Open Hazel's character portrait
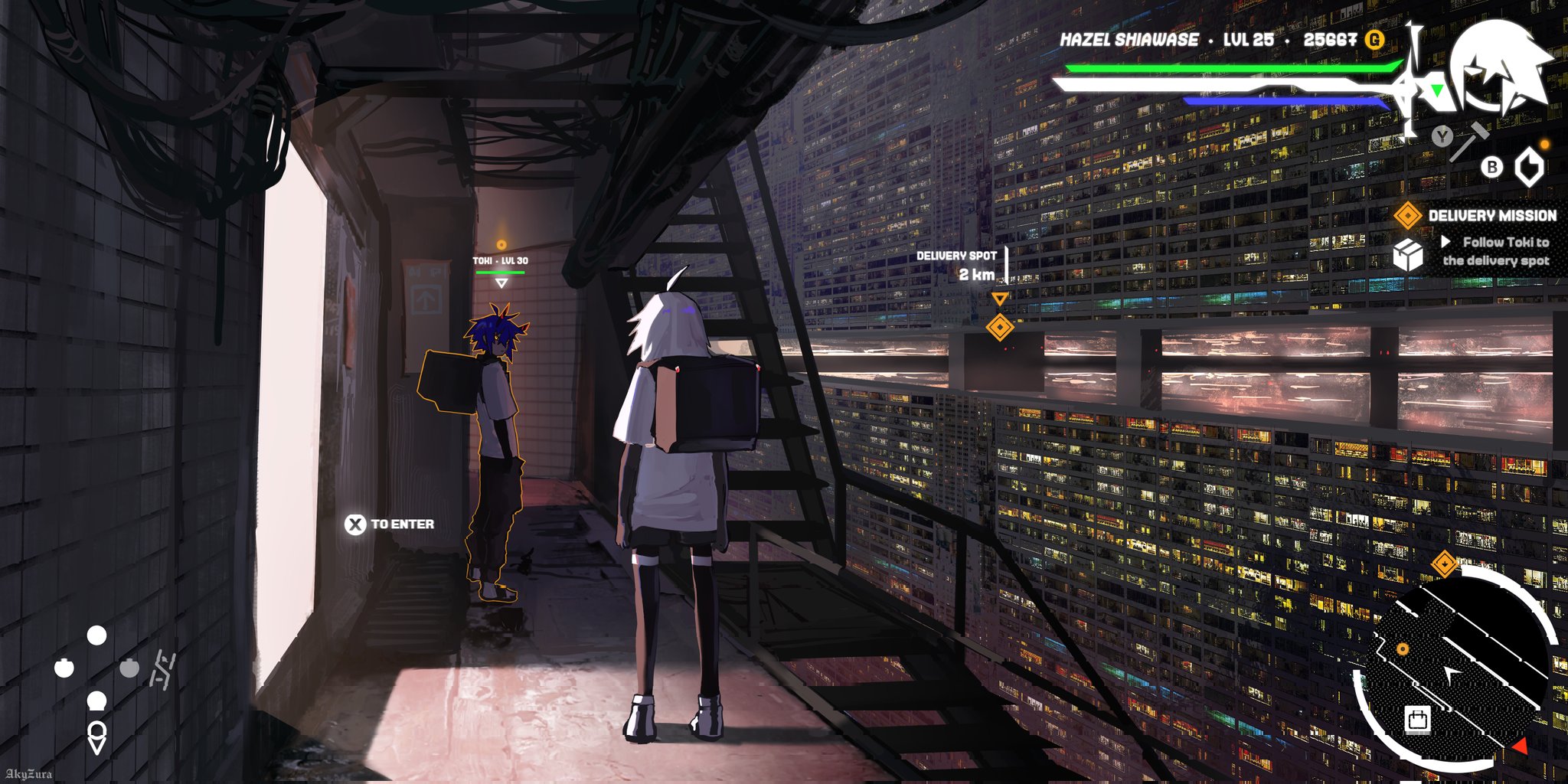Image resolution: width=1568 pixels, height=784 pixels. click(x=1499, y=65)
